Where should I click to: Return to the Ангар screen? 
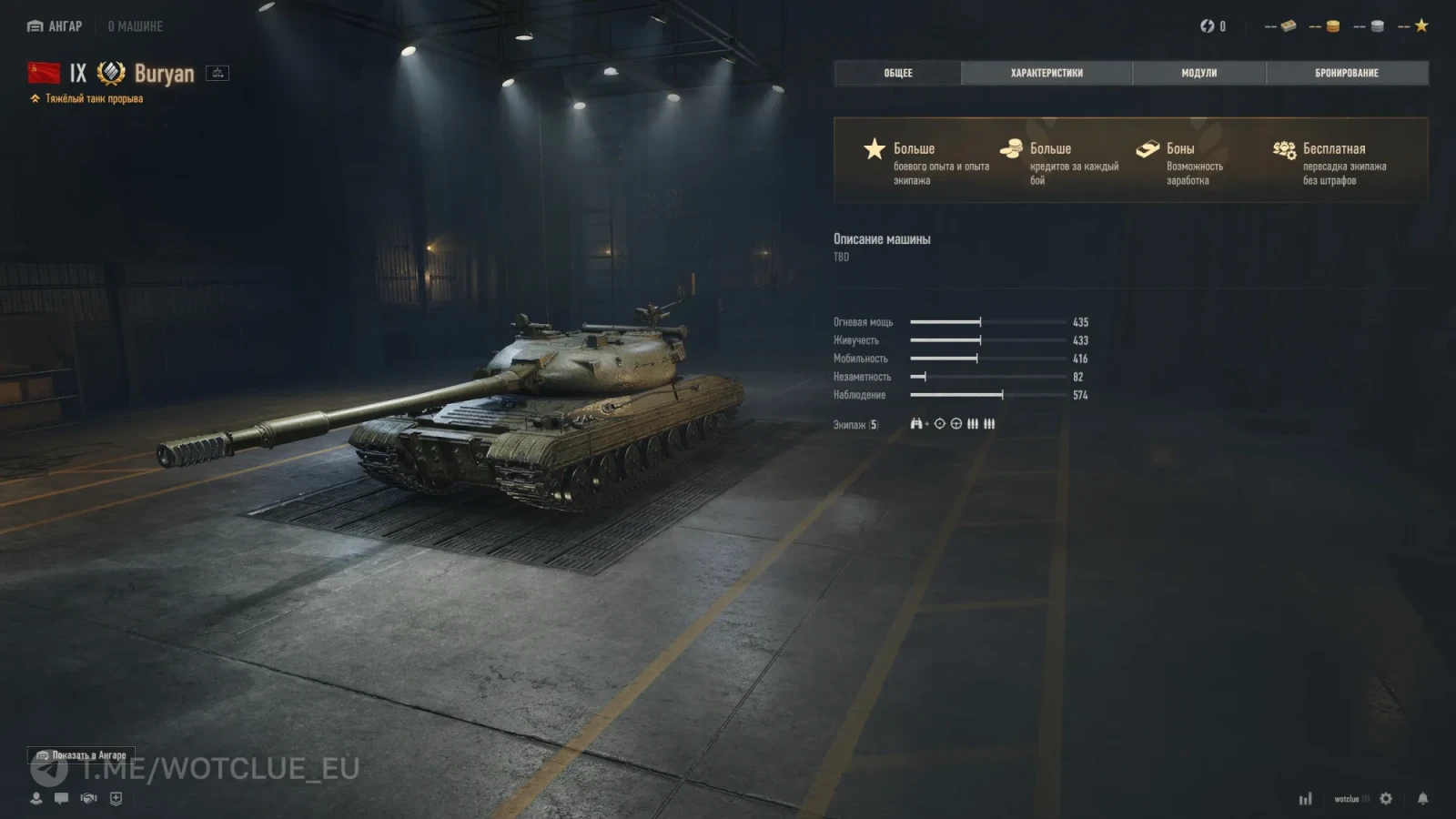coord(56,26)
